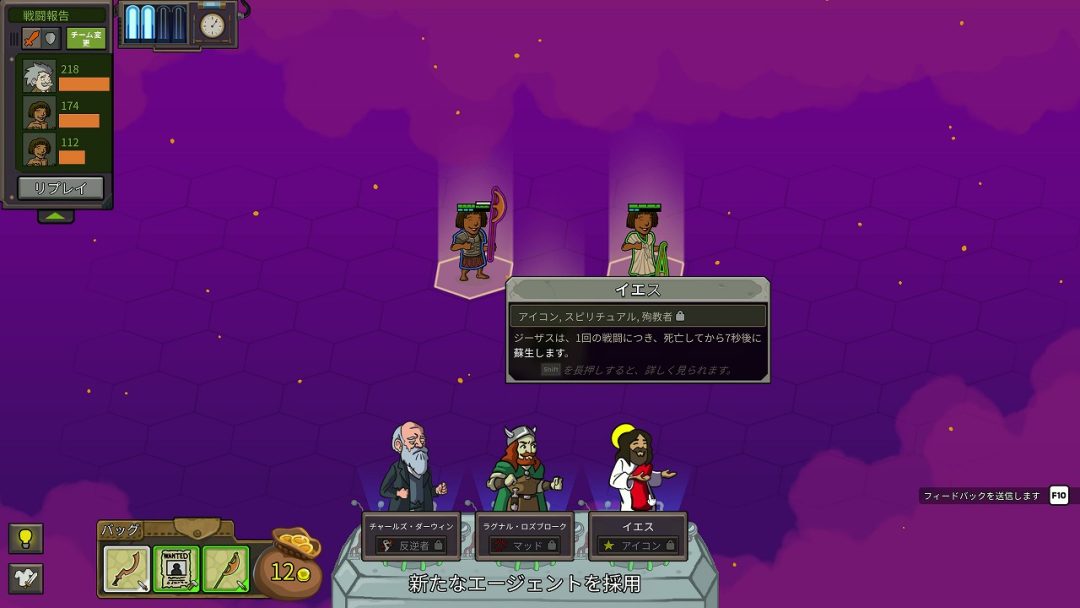Collapse the battle report panel with the green arrow
Screen dimensions: 1080x608
(56, 216)
